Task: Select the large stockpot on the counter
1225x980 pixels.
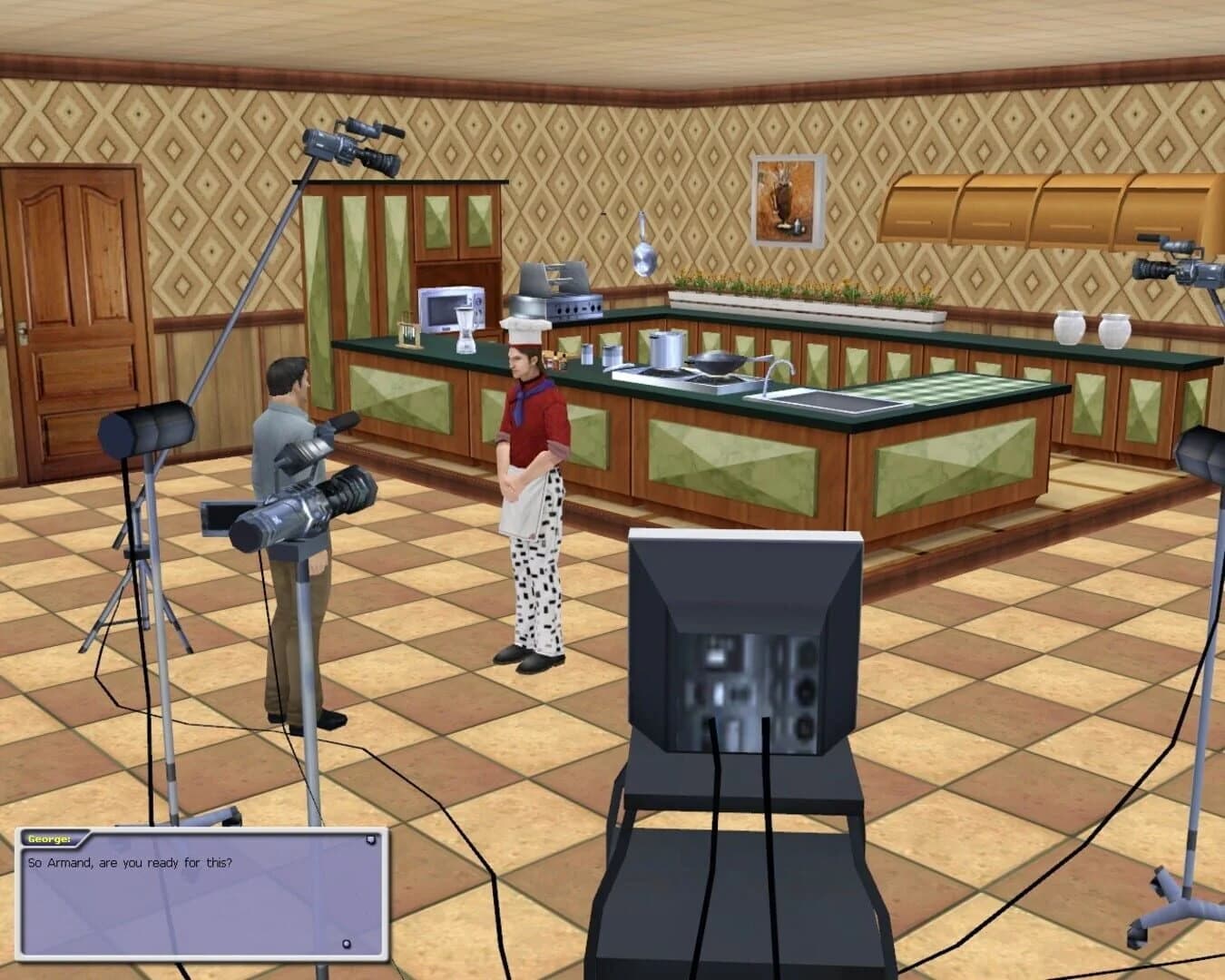Action: pos(665,349)
